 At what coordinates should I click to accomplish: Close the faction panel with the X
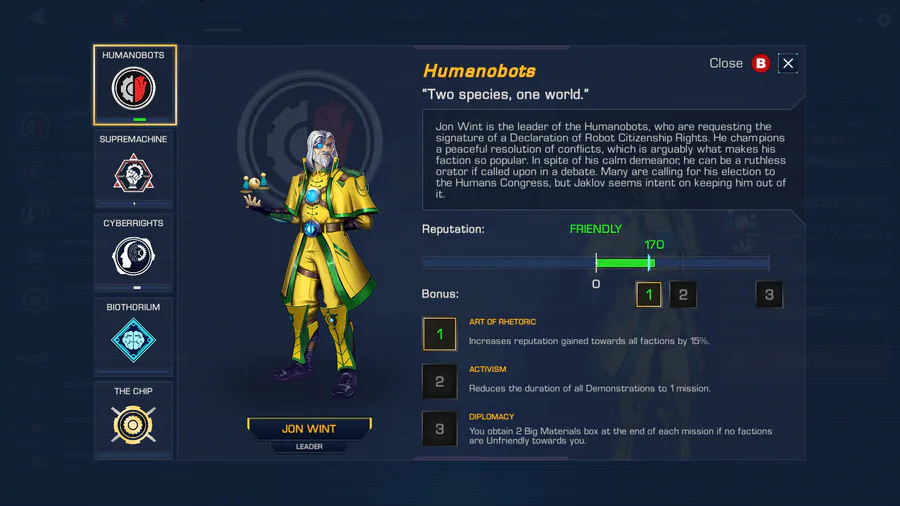788,63
